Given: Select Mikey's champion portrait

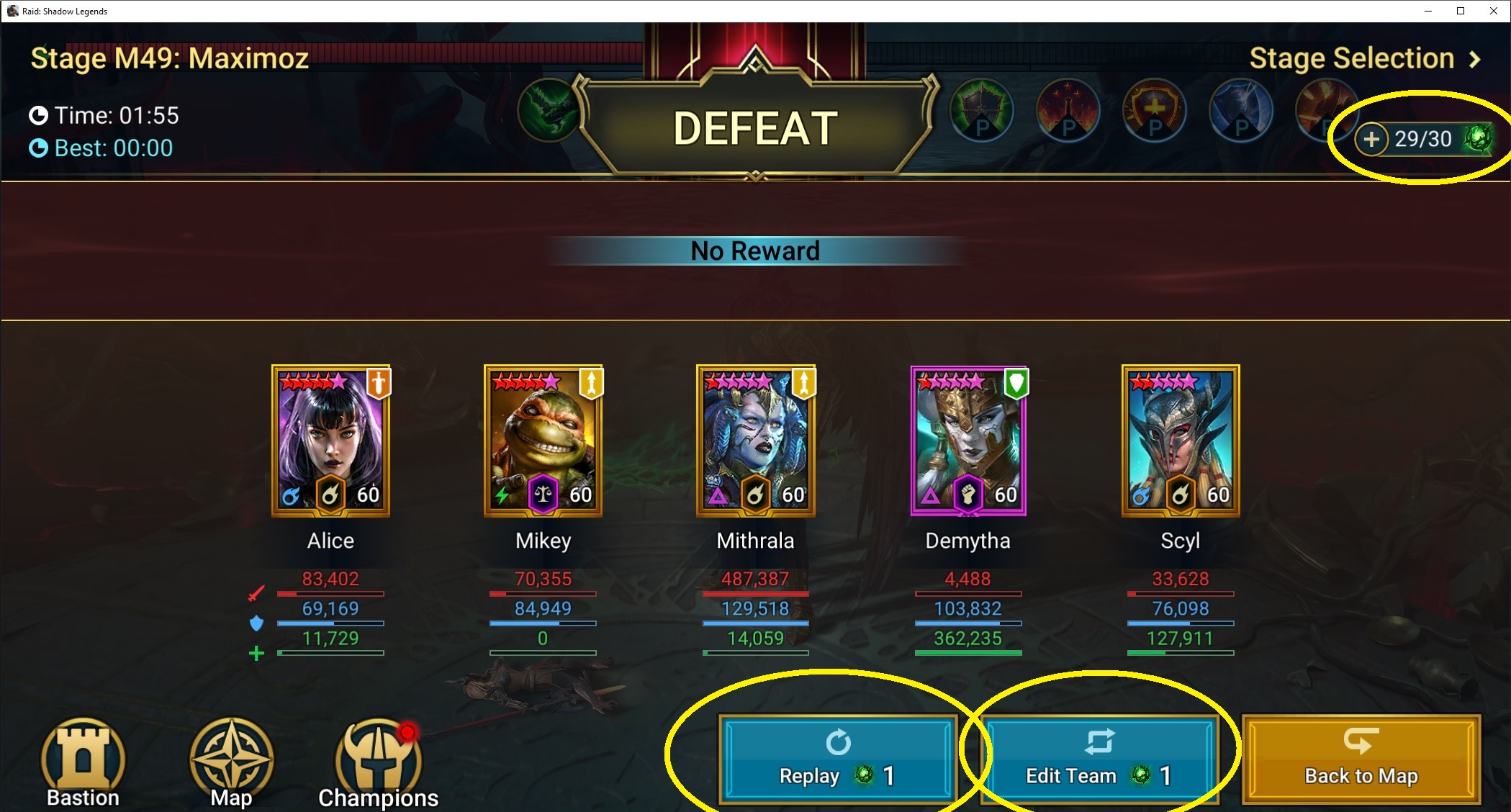Looking at the screenshot, I should pos(543,441).
